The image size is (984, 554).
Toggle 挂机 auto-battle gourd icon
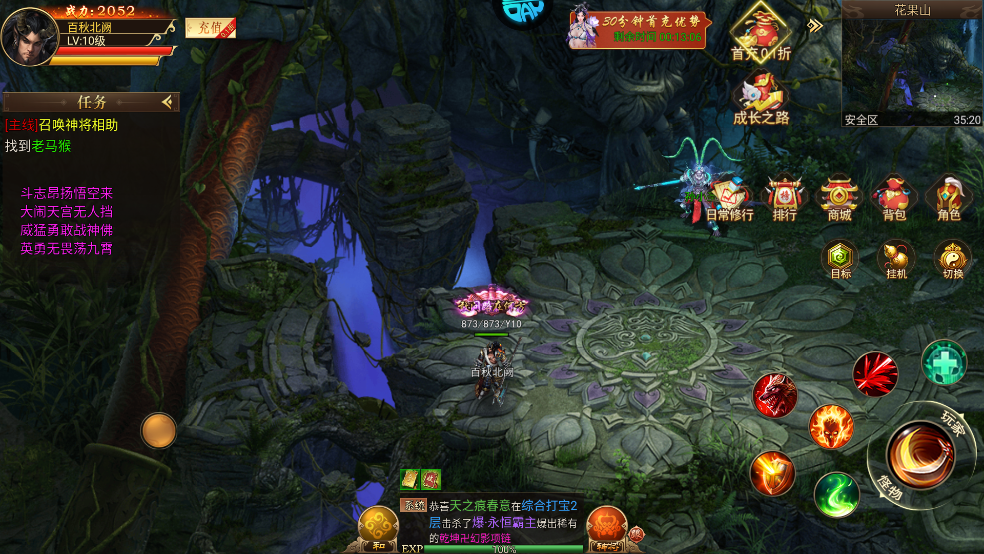coord(896,259)
